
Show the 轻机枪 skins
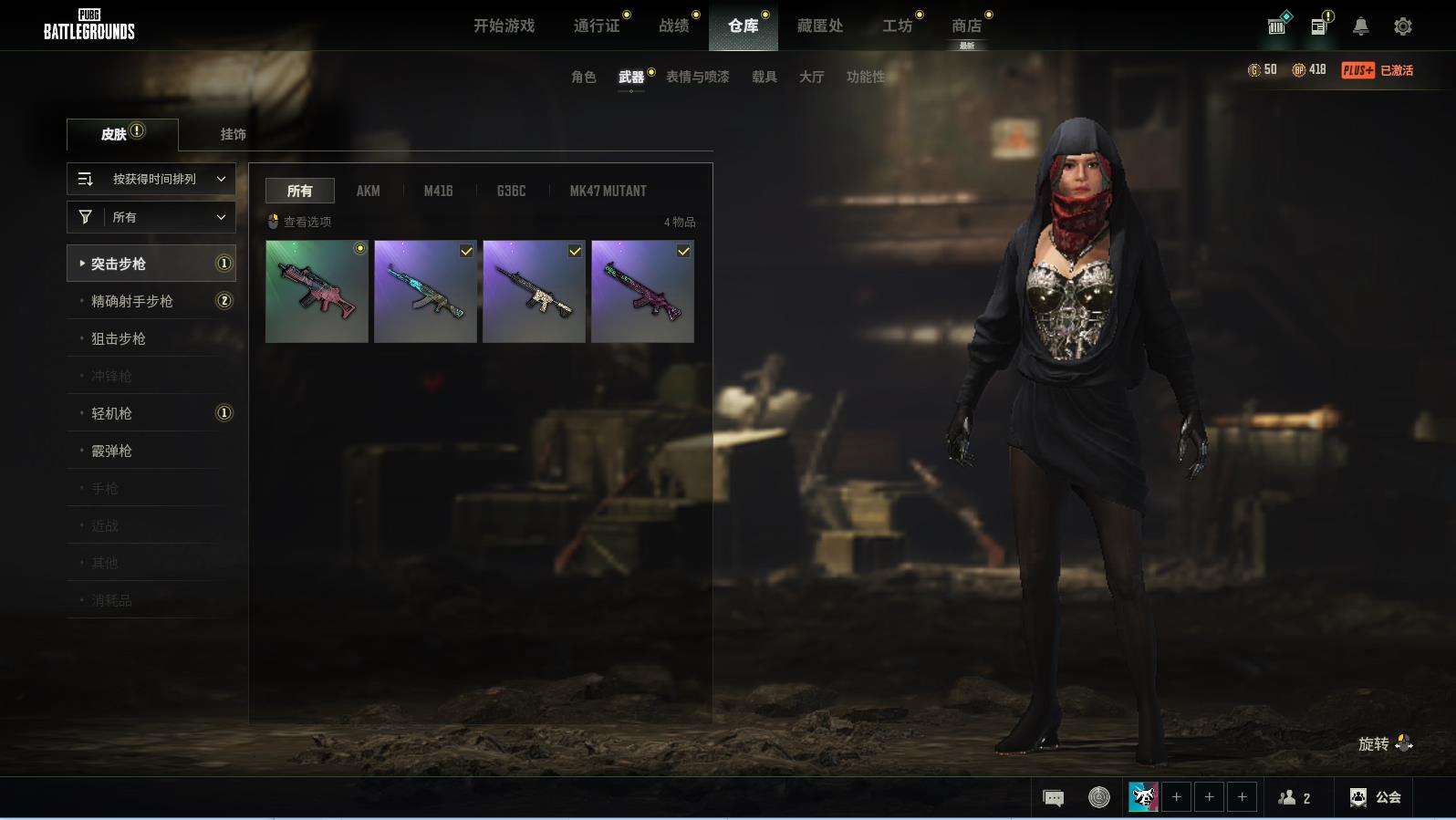coord(111,413)
